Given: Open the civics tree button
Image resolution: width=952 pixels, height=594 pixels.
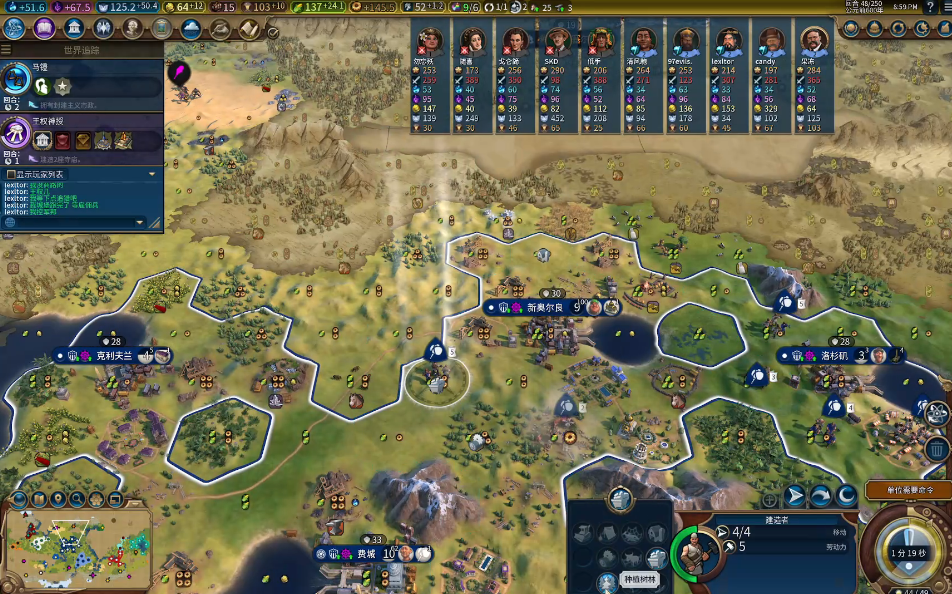Looking at the screenshot, I should 45,28.
